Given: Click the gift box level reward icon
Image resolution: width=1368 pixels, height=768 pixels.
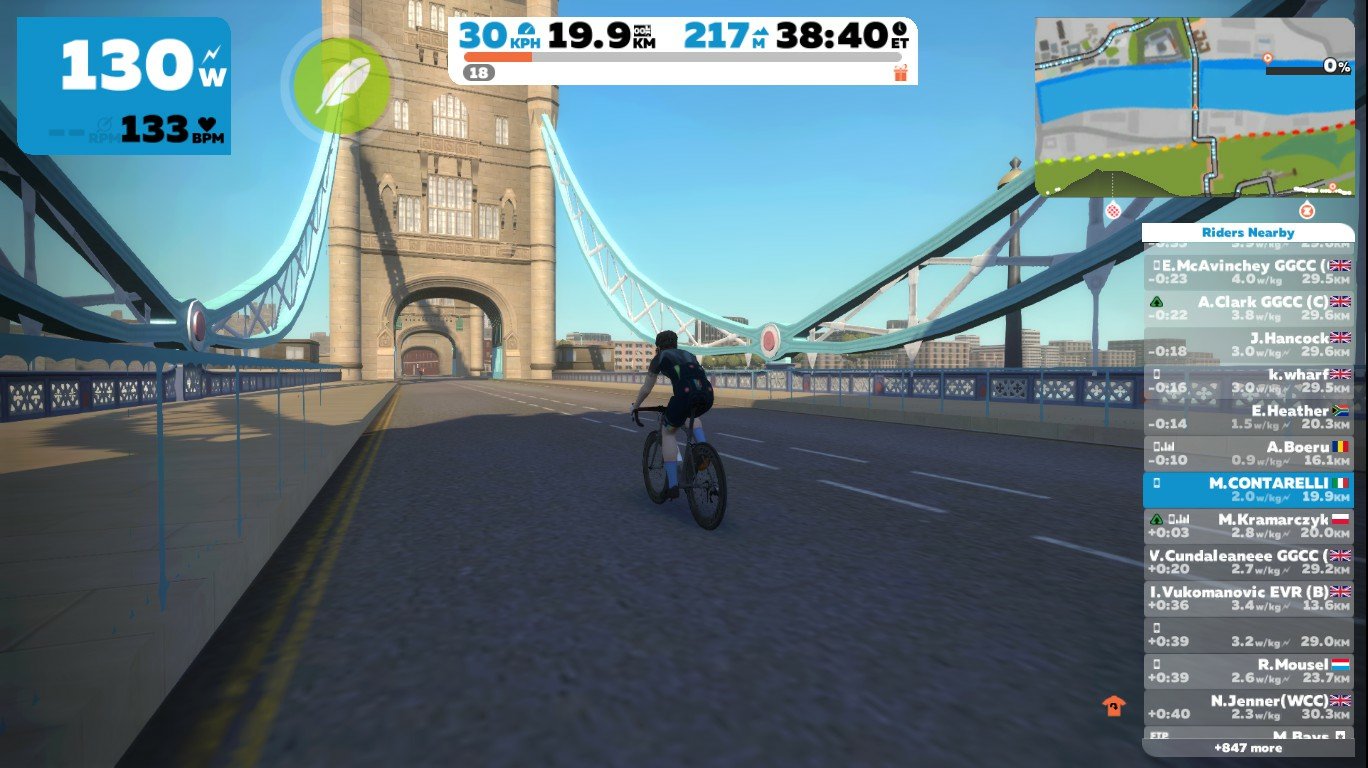Looking at the screenshot, I should [900, 73].
